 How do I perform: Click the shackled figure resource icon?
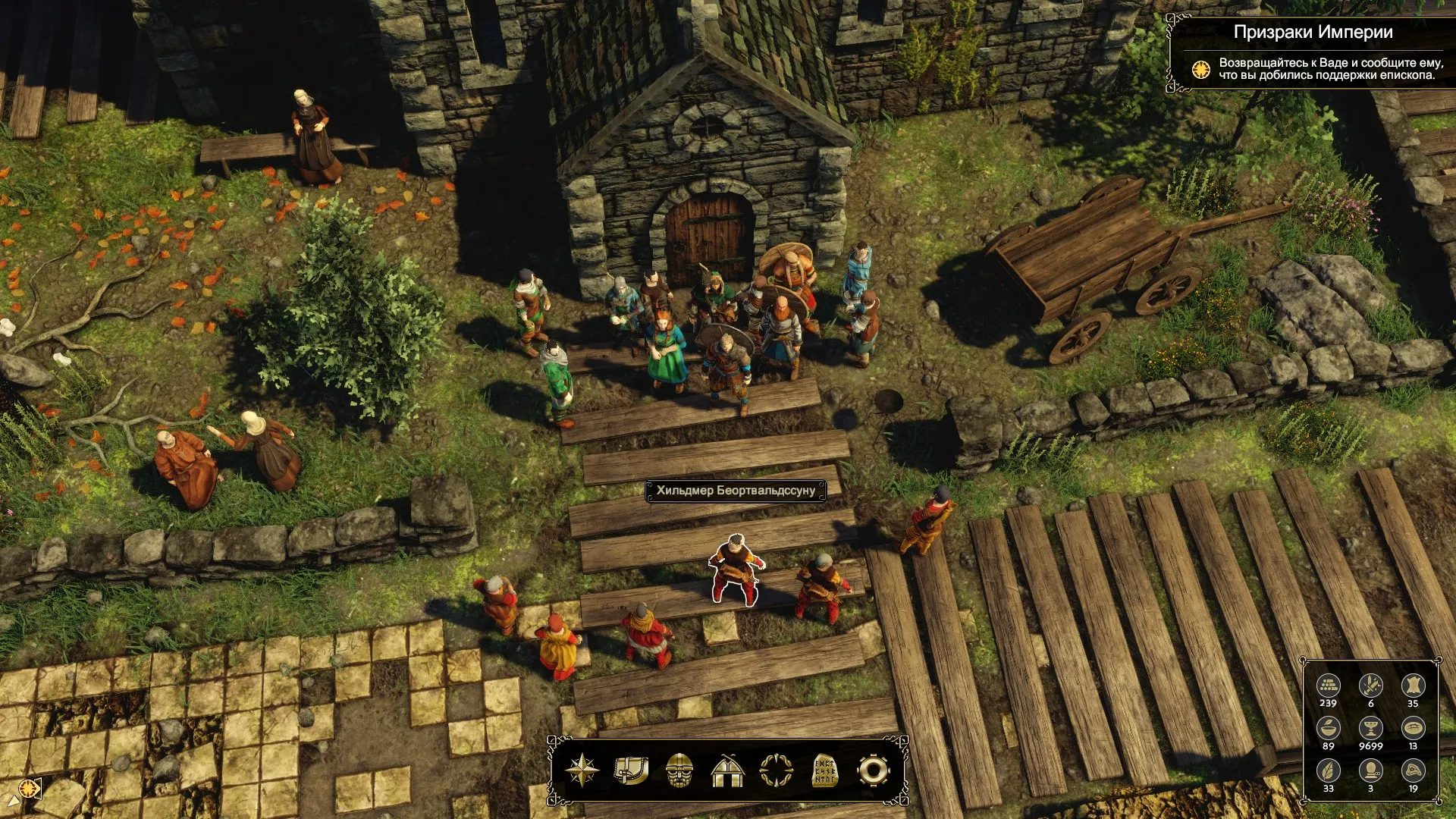[1370, 771]
